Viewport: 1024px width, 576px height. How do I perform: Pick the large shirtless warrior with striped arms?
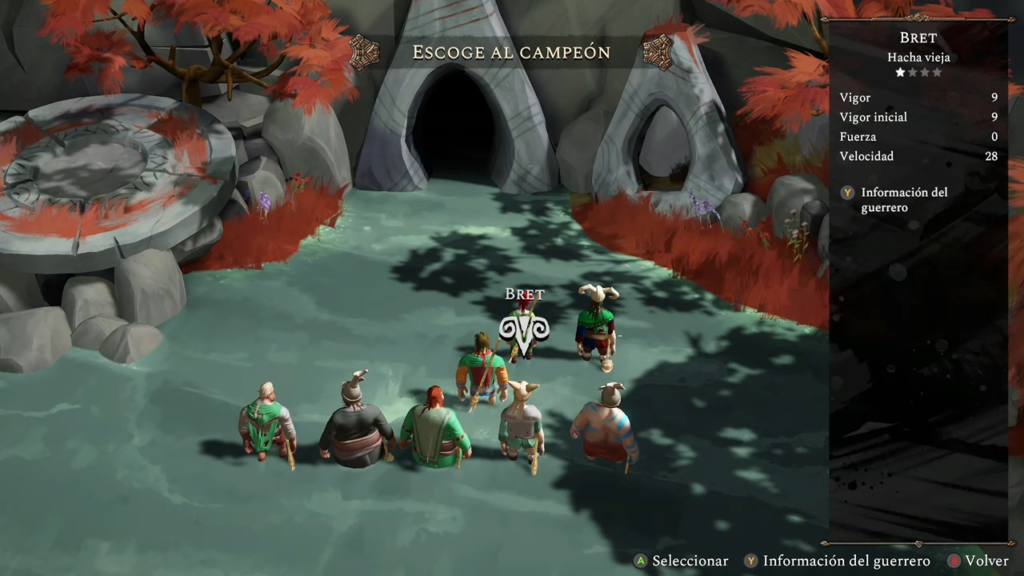(604, 427)
